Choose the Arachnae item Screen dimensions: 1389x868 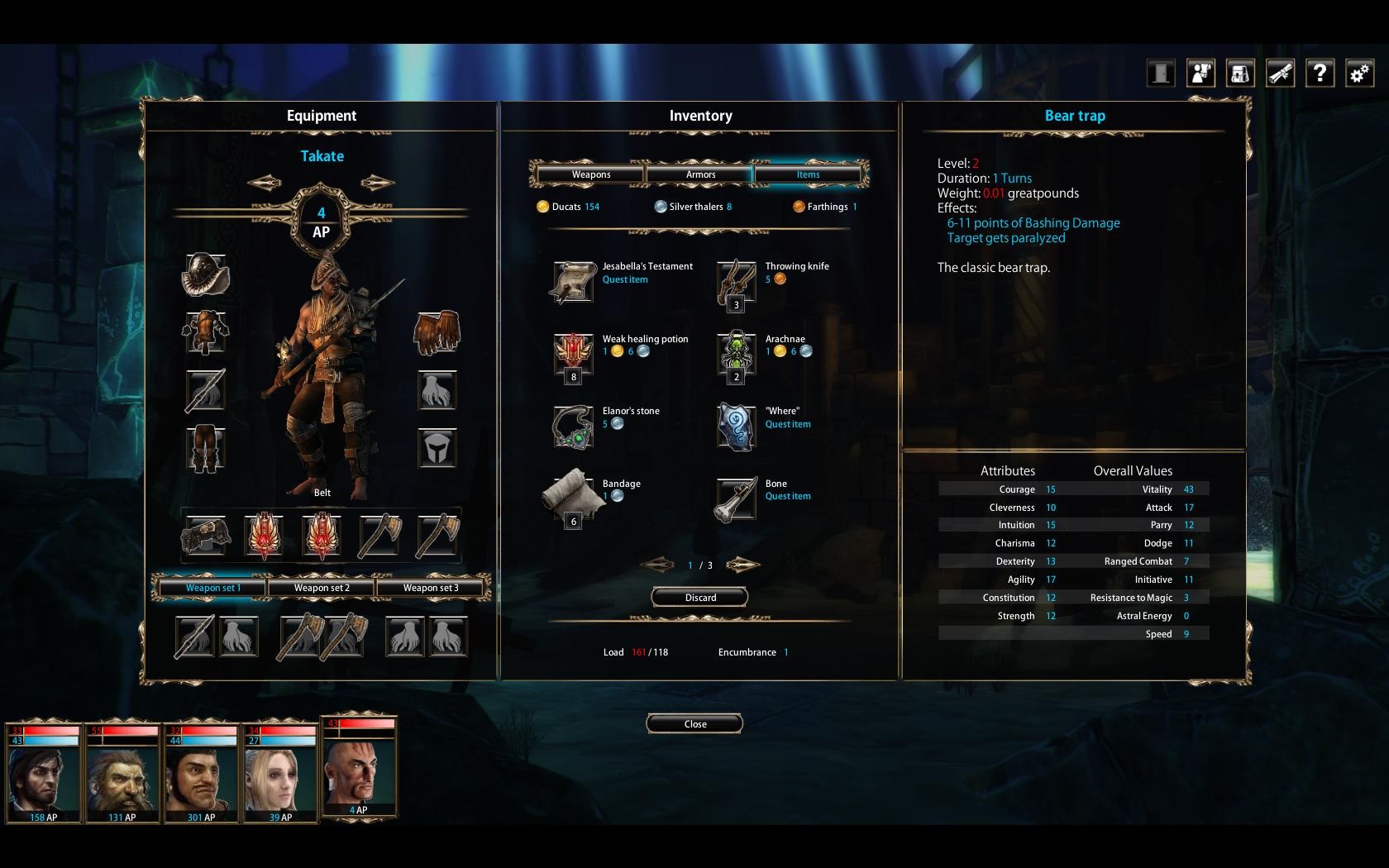[736, 355]
